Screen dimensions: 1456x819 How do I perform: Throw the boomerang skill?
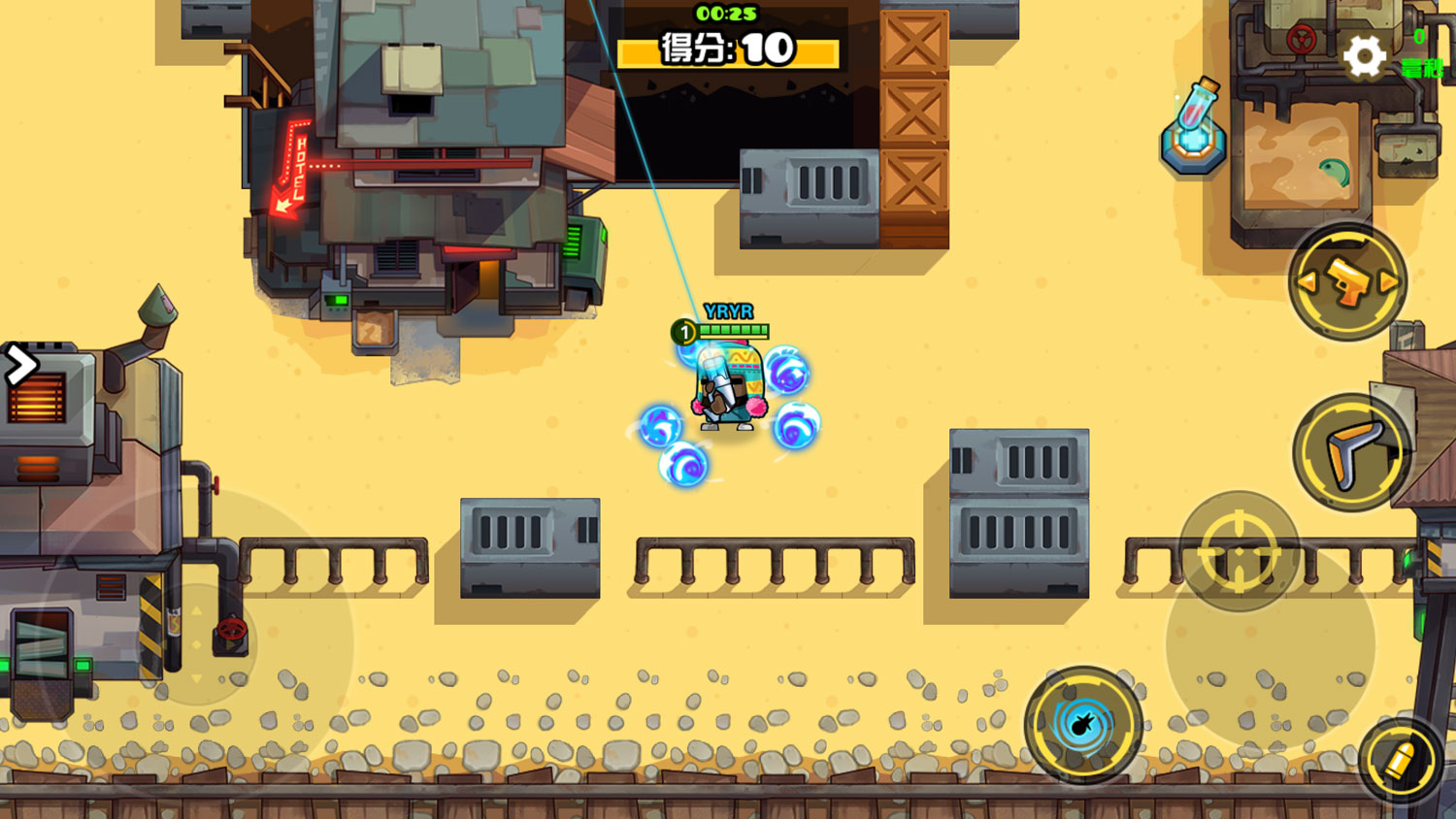coord(1350,452)
